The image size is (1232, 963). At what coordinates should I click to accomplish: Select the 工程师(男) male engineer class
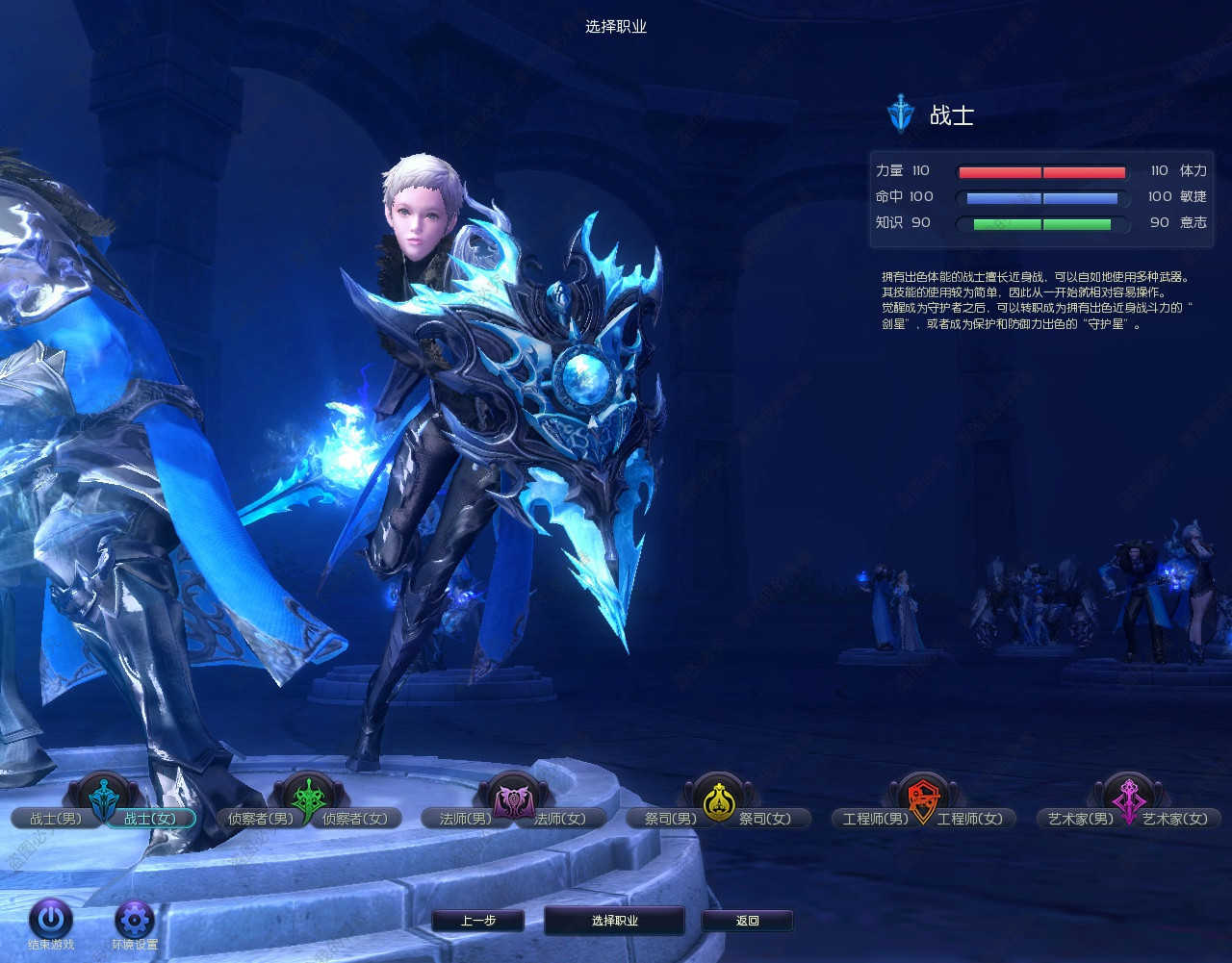click(x=875, y=819)
